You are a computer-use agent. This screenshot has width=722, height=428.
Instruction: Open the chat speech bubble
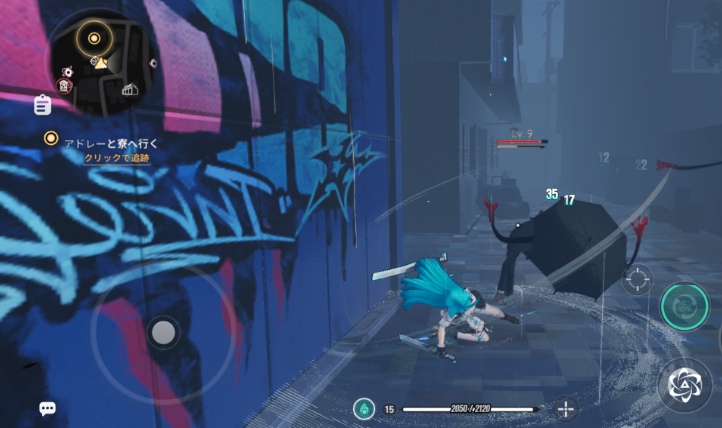point(47,408)
